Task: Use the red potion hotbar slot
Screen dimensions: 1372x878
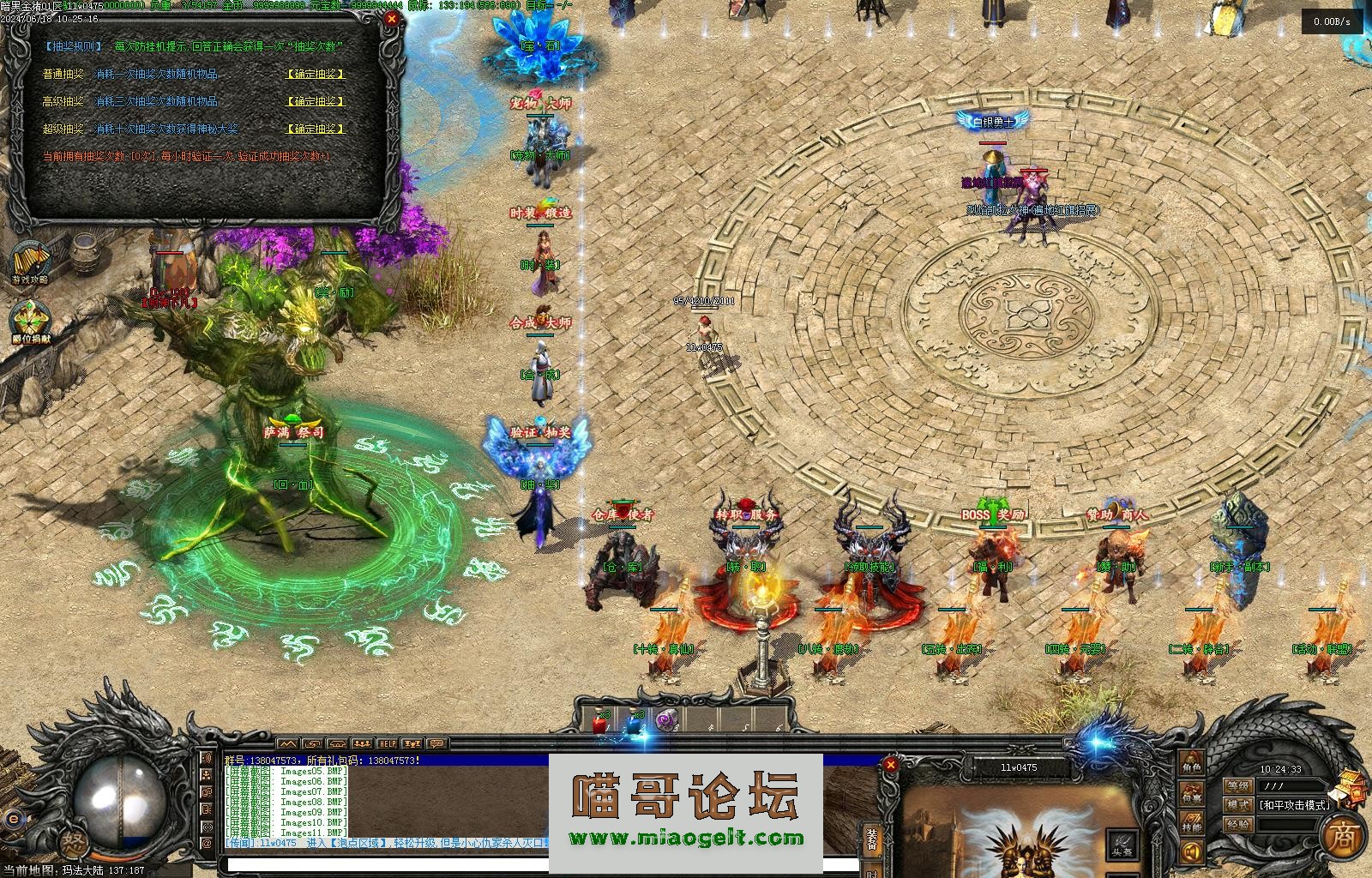Action: pyautogui.click(x=599, y=723)
